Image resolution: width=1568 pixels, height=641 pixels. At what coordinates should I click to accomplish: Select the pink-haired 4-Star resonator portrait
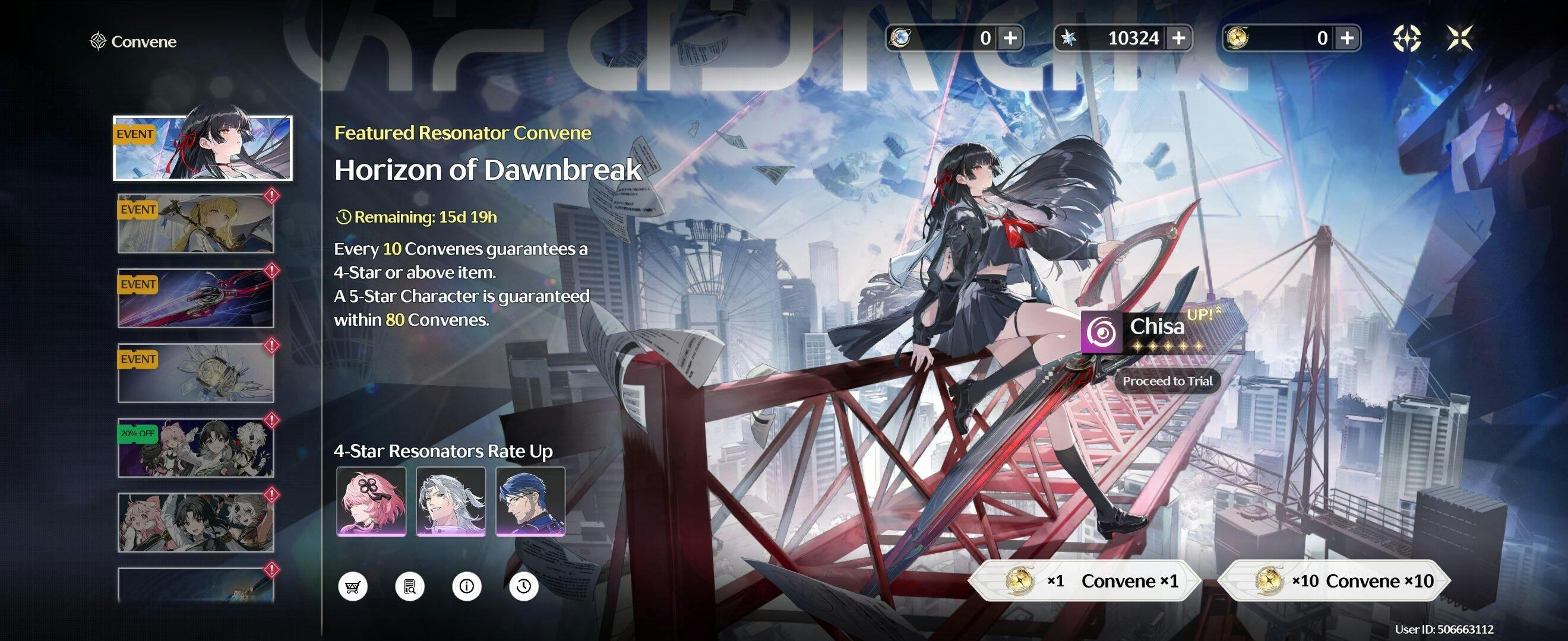click(371, 501)
